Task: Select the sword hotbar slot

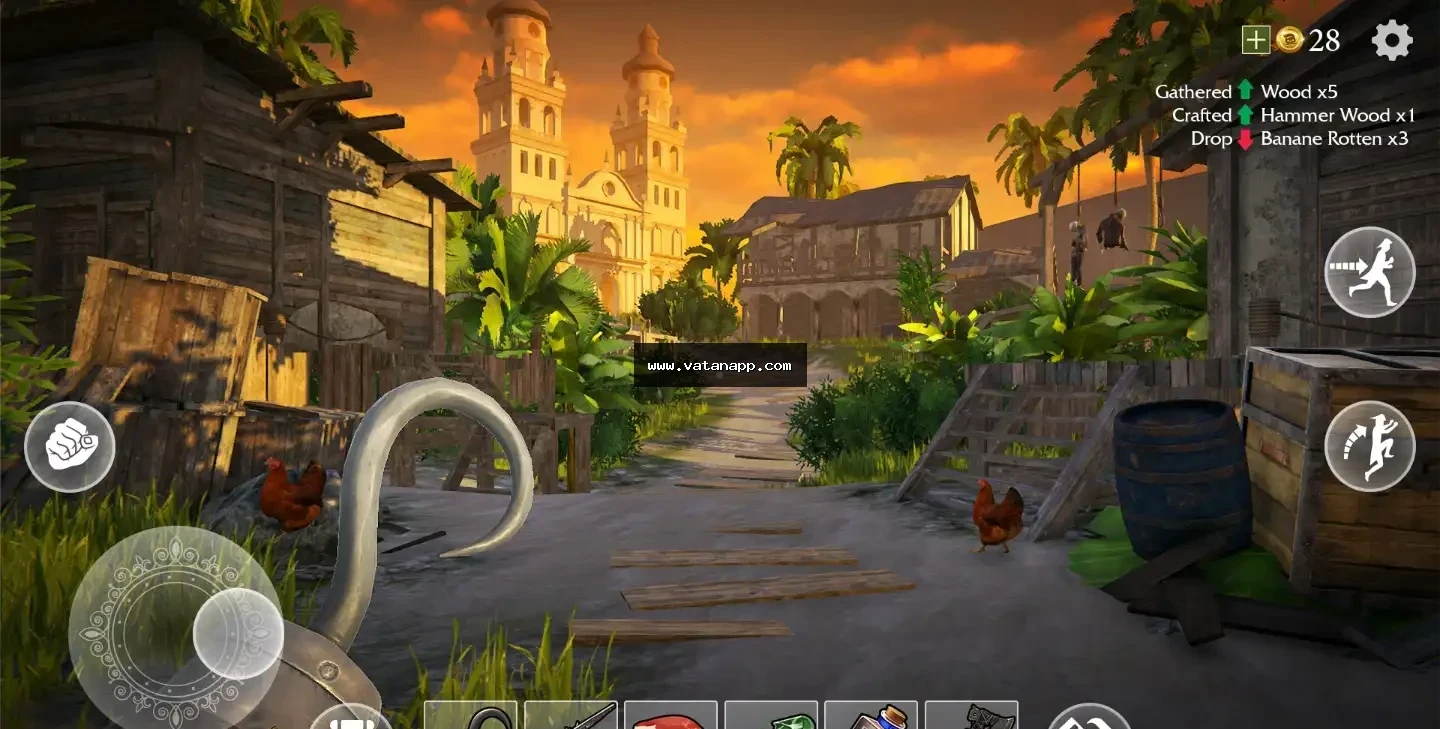Action: pos(571,716)
